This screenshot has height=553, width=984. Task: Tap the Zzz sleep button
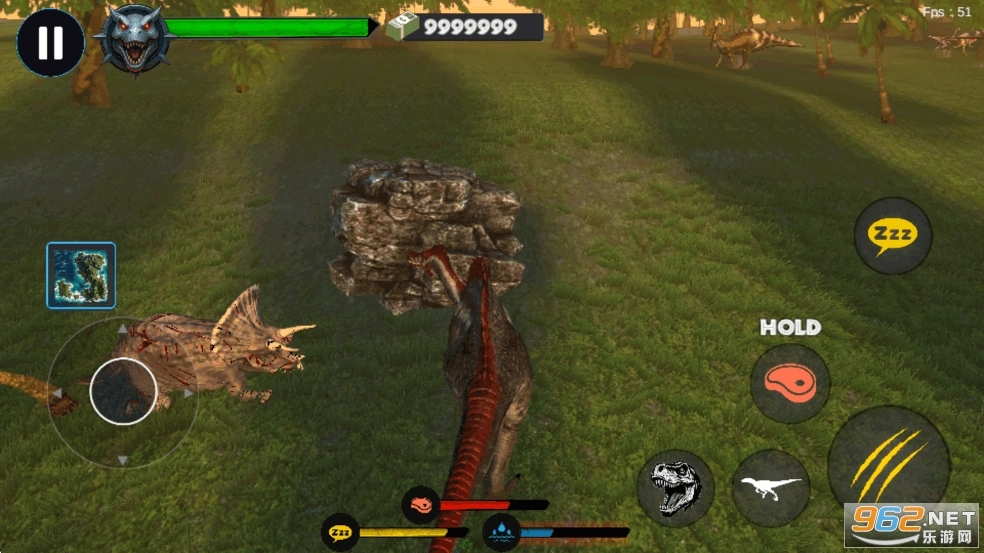coord(892,236)
